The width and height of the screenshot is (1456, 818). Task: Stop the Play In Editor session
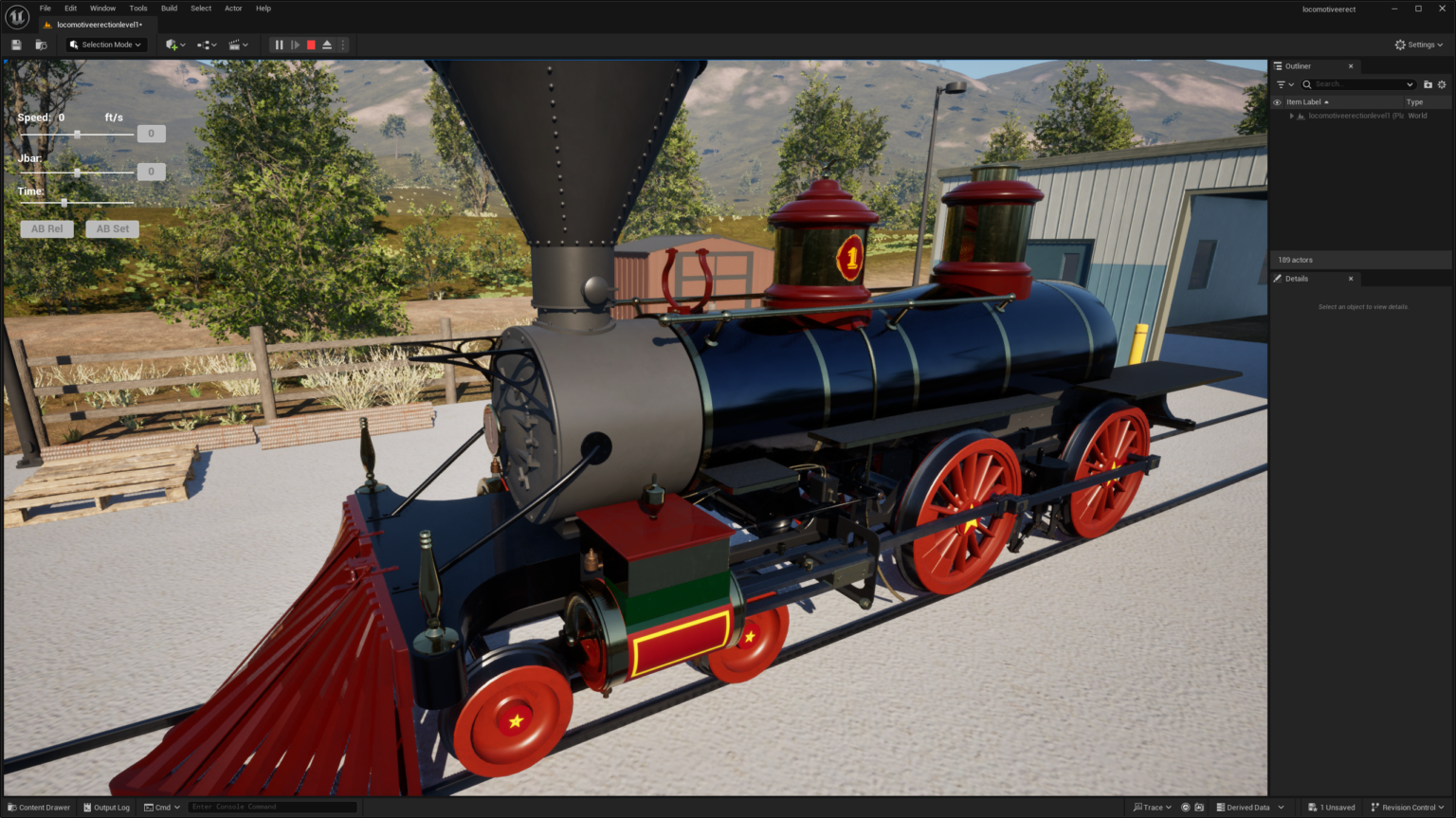pos(310,45)
